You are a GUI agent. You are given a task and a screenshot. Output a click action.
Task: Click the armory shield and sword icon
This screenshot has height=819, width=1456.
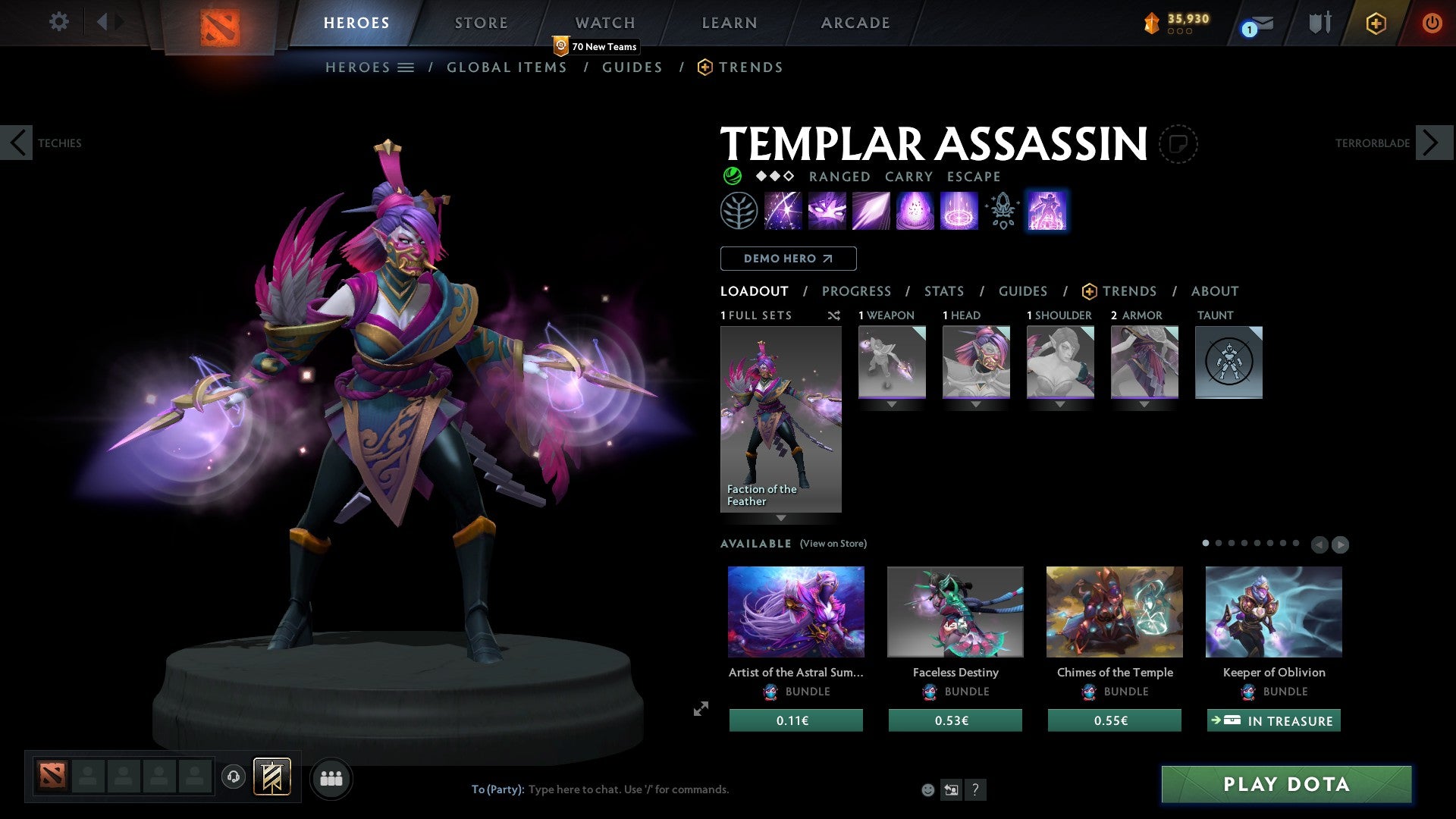(1319, 23)
